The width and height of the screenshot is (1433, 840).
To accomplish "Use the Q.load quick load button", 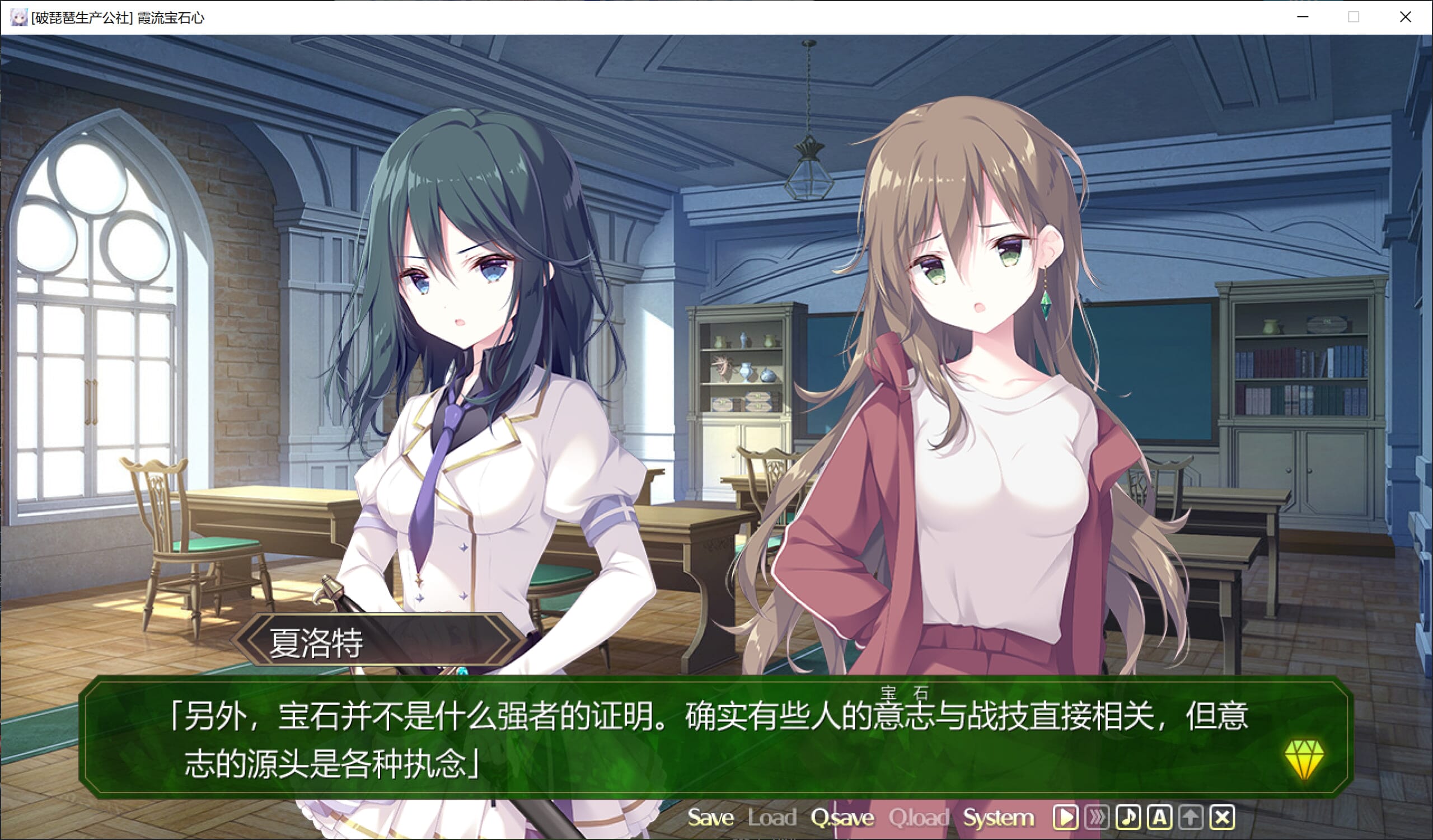I will point(919,818).
